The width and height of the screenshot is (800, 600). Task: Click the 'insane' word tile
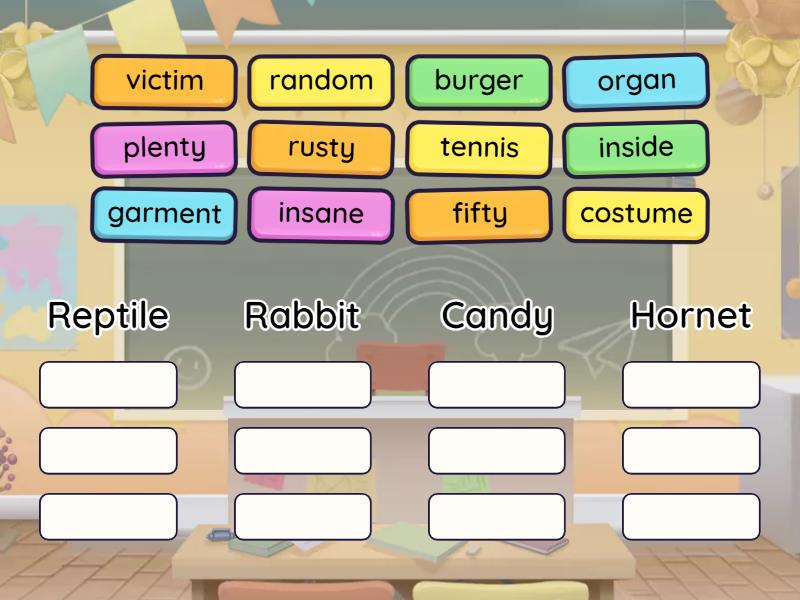coord(321,214)
